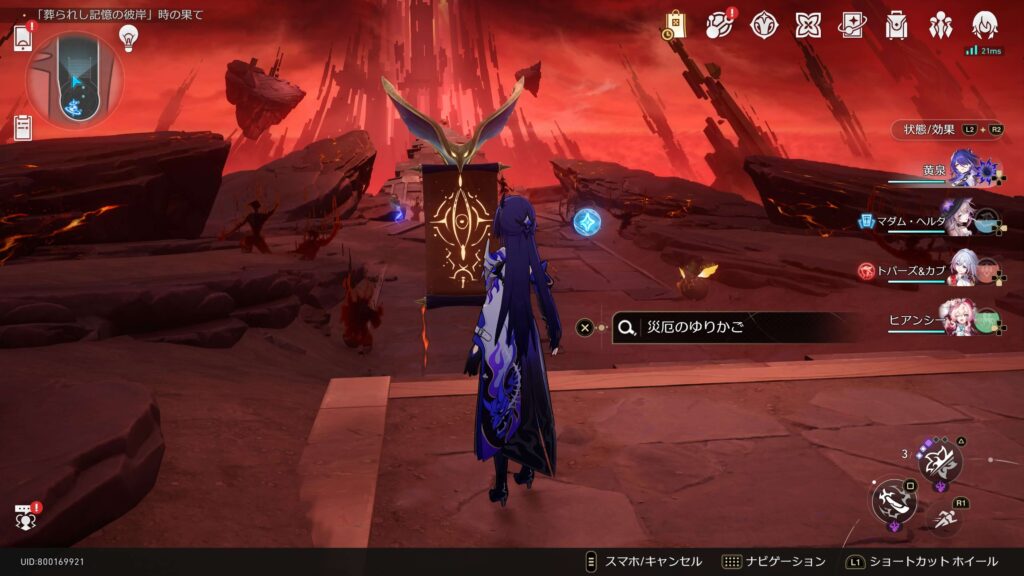The width and height of the screenshot is (1024, 576).
Task: Open the star card warp icon
Action: point(852,25)
